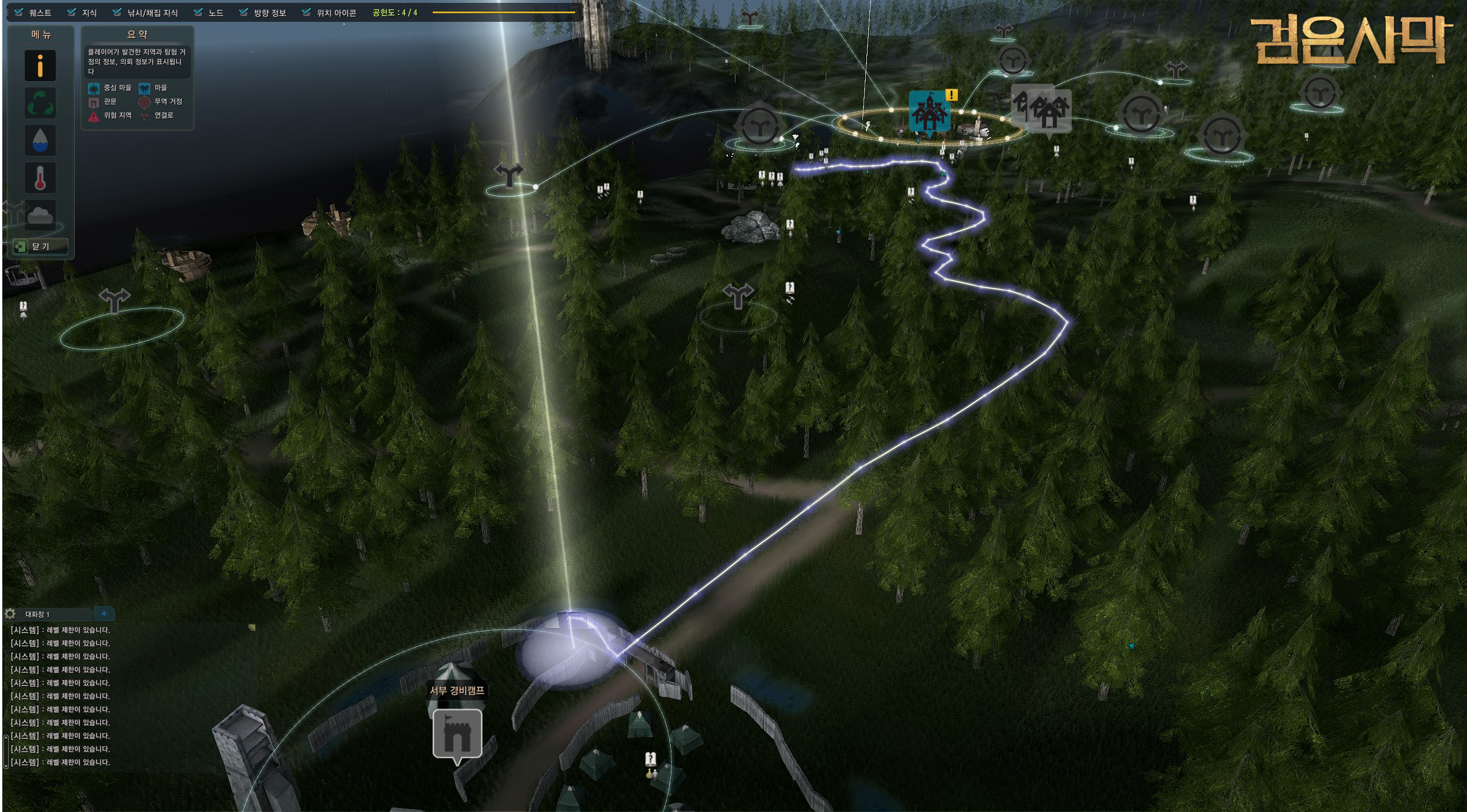This screenshot has width=1467, height=812.
Task: Select the yellow info summary icon
Action: coord(40,66)
